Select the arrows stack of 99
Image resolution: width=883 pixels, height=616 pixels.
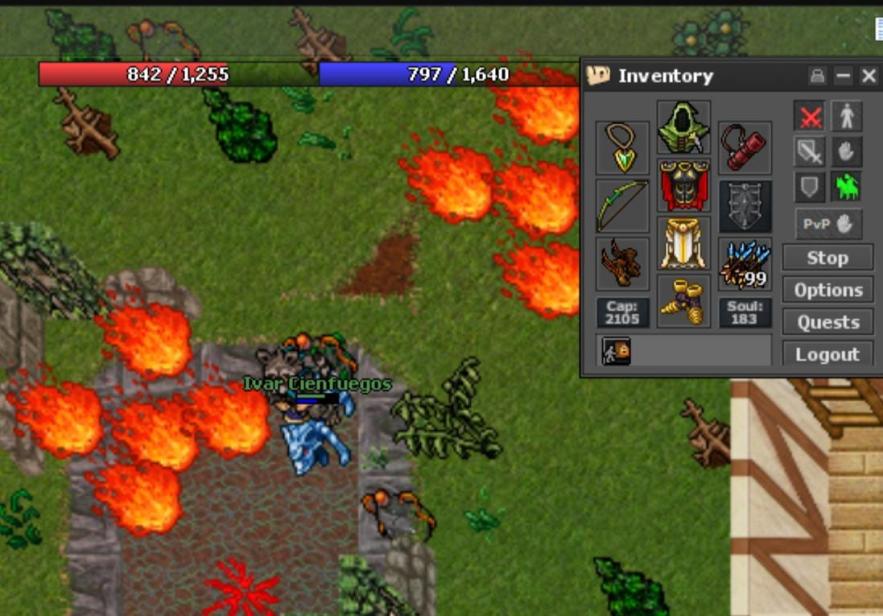pos(745,264)
